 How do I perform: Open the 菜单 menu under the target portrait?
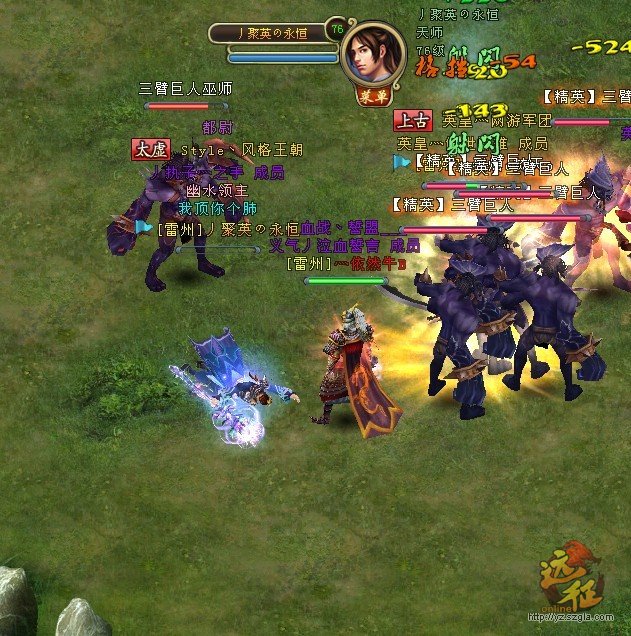pyautogui.click(x=372, y=95)
